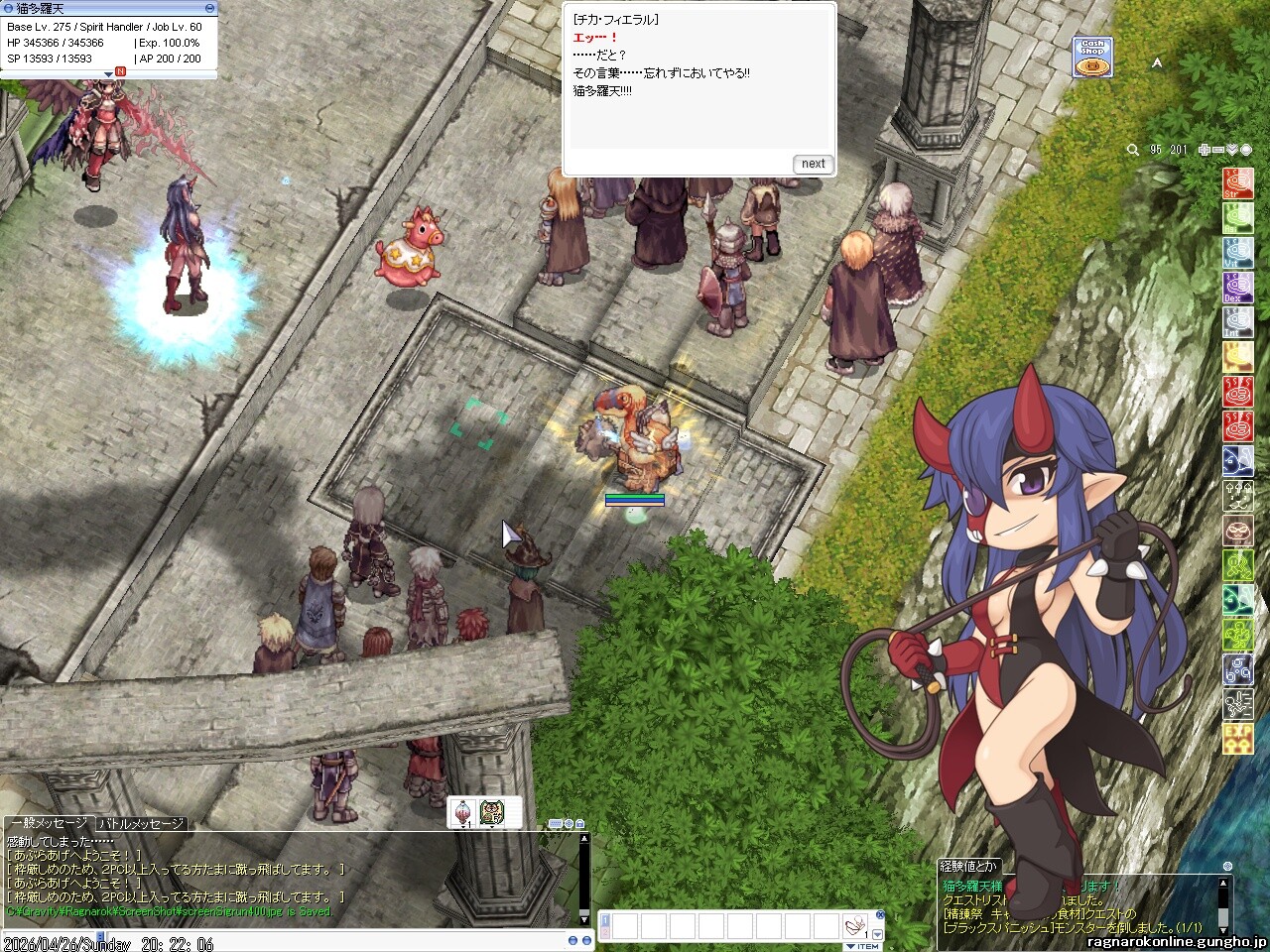Click the magnifying glass search icon
The image size is (1270, 952).
(1132, 150)
